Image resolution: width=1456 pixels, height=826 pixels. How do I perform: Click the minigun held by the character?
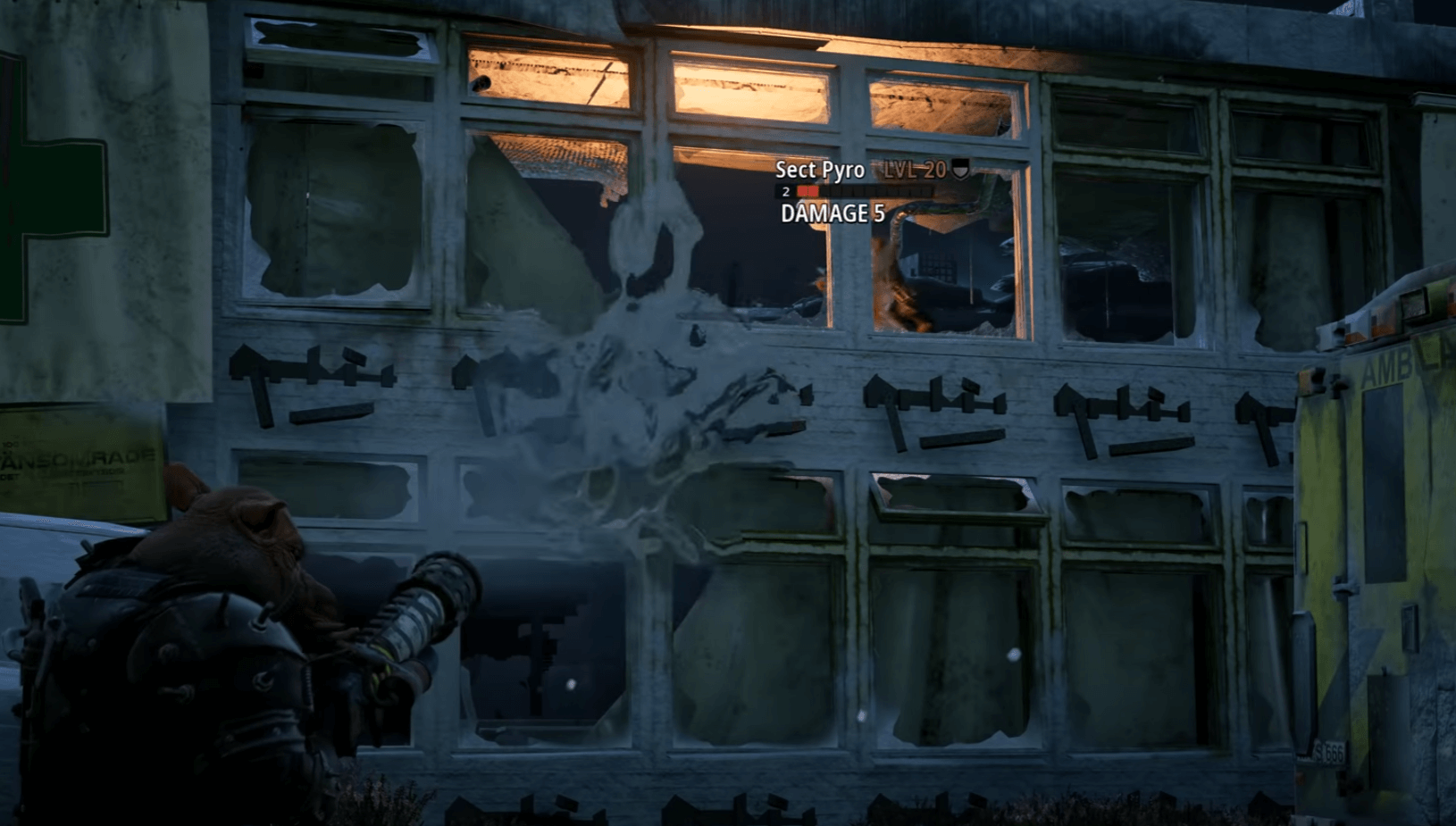coord(411,625)
